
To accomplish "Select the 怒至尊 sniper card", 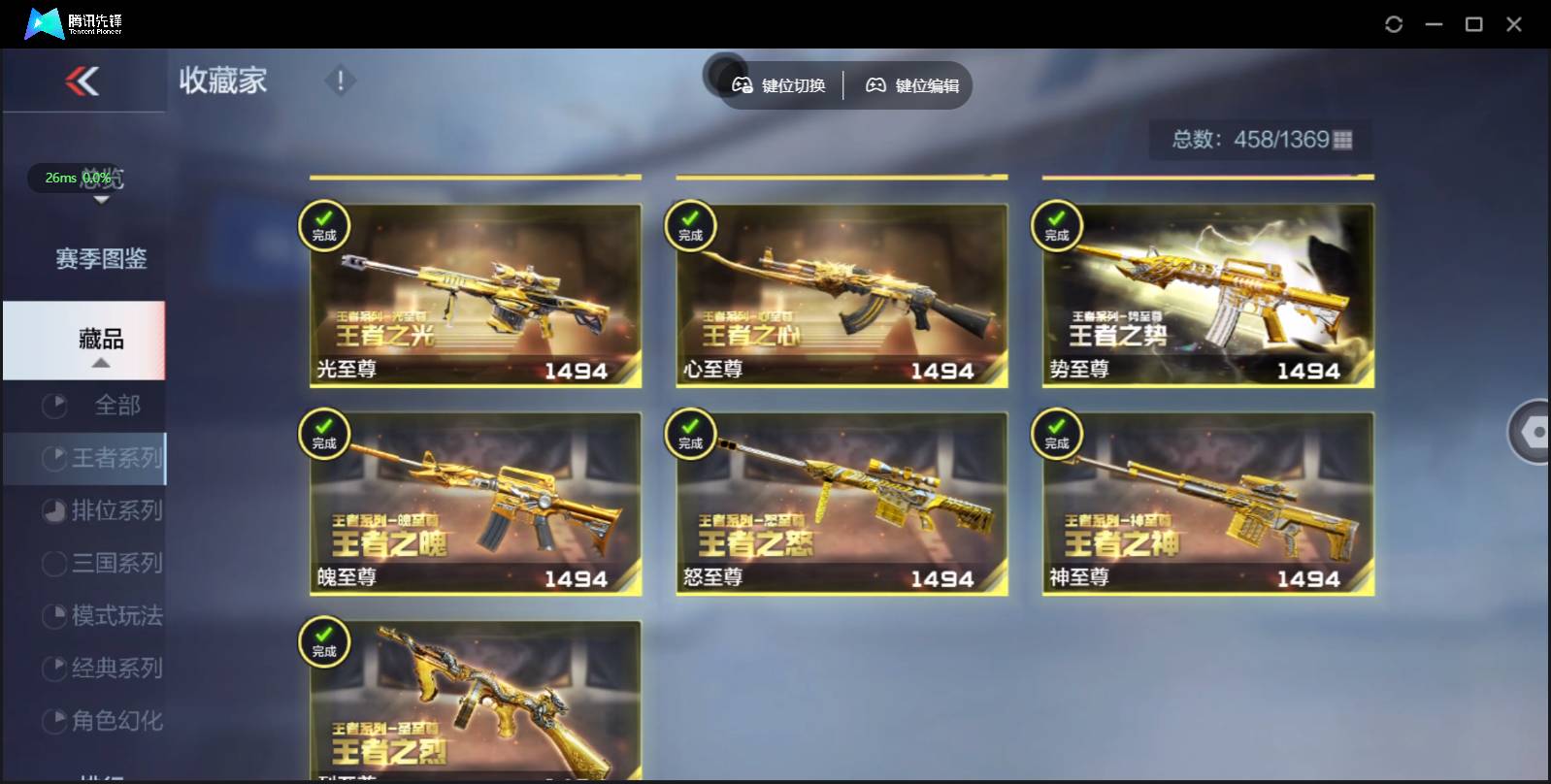I will tap(841, 504).
